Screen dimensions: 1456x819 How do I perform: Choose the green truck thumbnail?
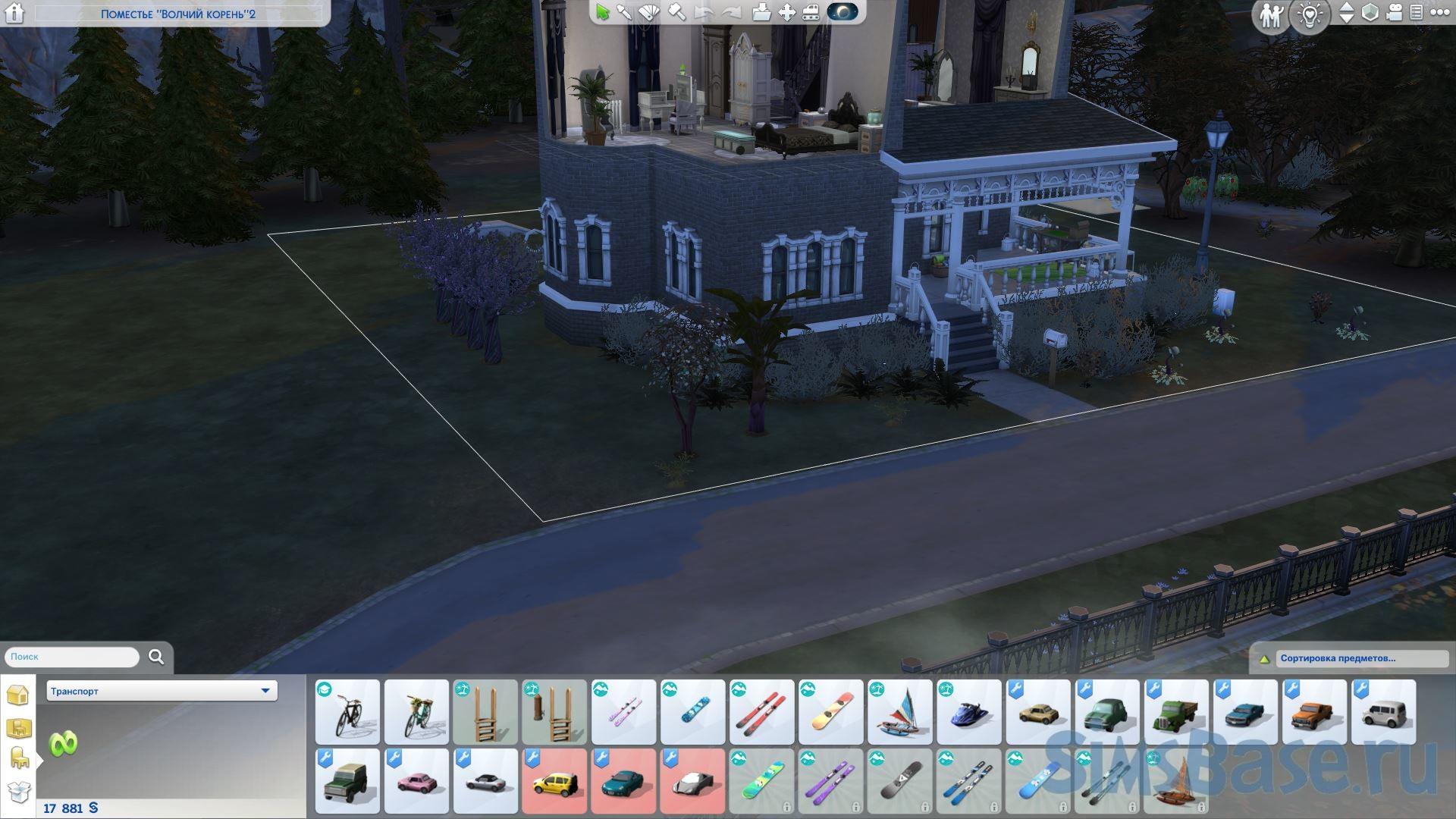pyautogui.click(x=1175, y=713)
